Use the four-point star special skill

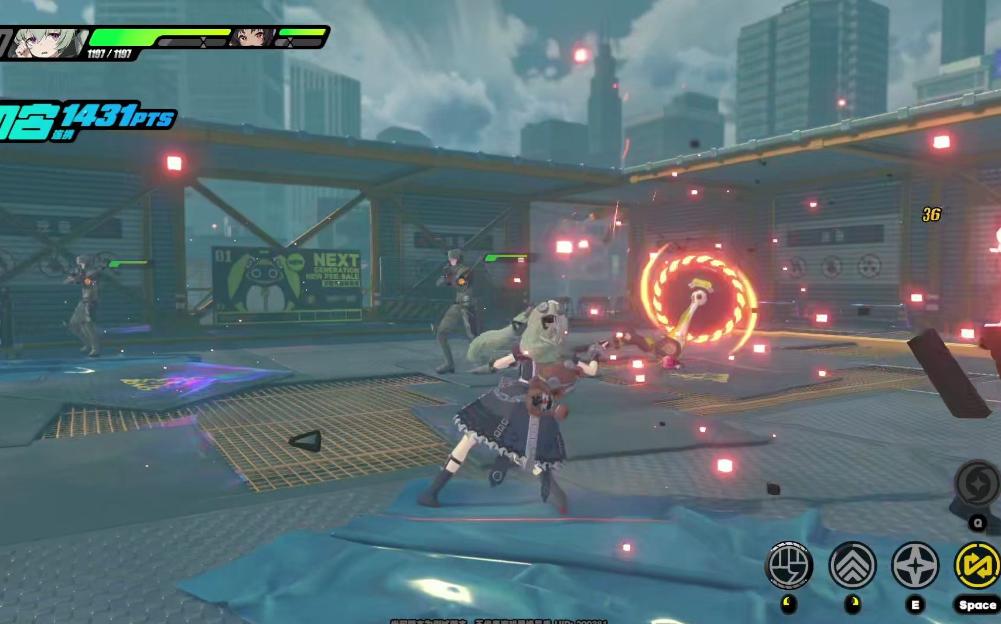[915, 565]
